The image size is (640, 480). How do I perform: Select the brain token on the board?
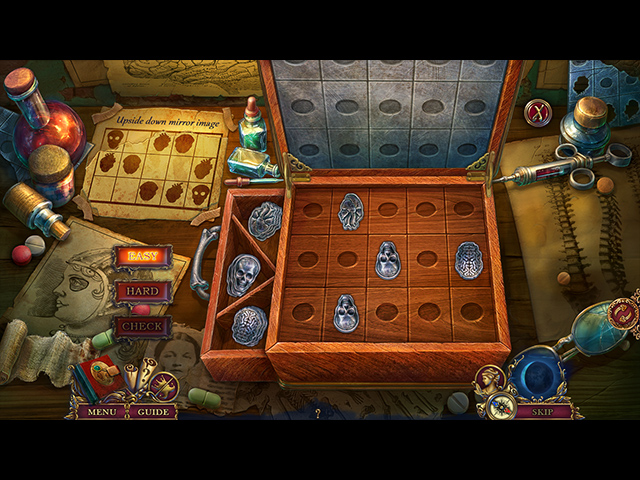(x=469, y=260)
